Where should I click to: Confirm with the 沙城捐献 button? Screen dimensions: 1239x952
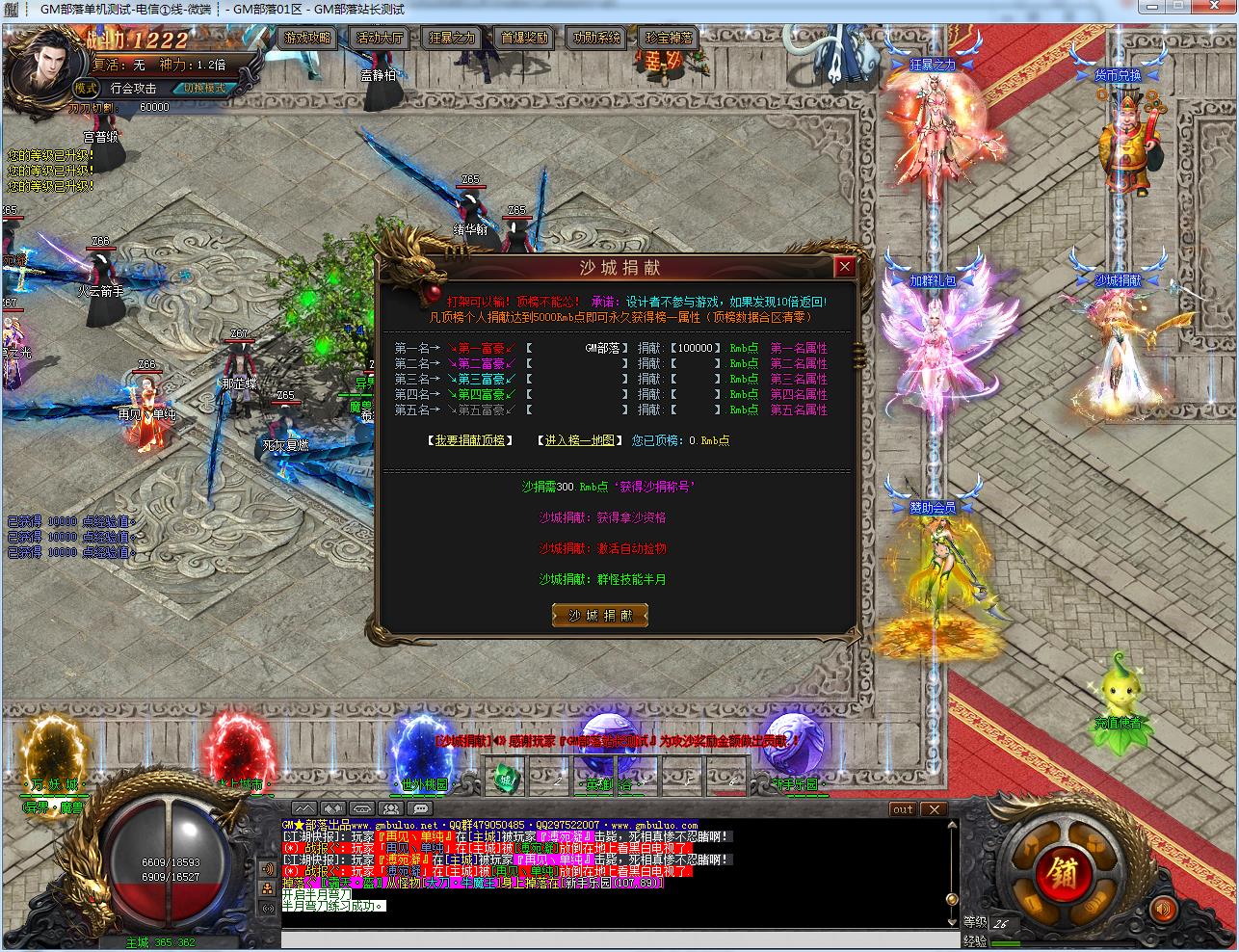599,616
